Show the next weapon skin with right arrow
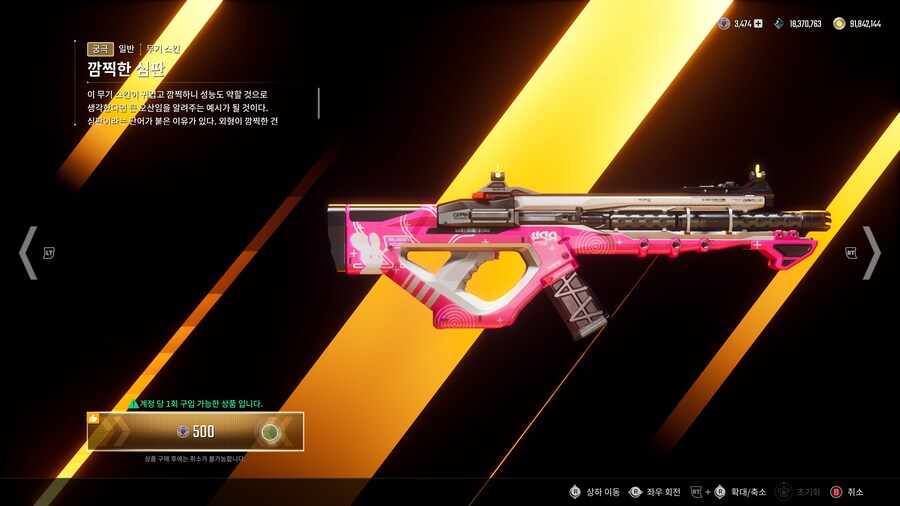The width and height of the screenshot is (900, 506). [871, 253]
